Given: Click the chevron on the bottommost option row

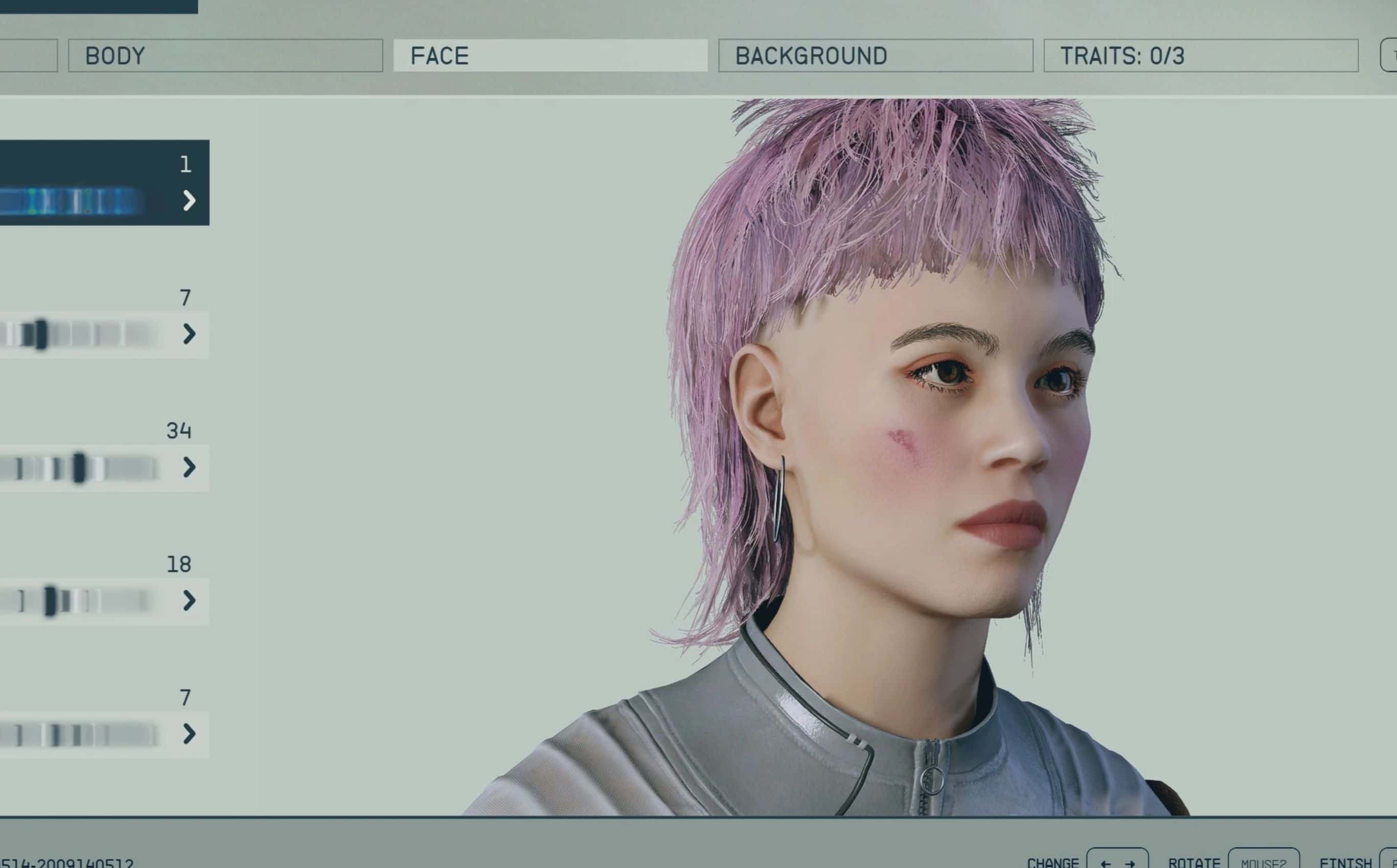Looking at the screenshot, I should [191, 734].
